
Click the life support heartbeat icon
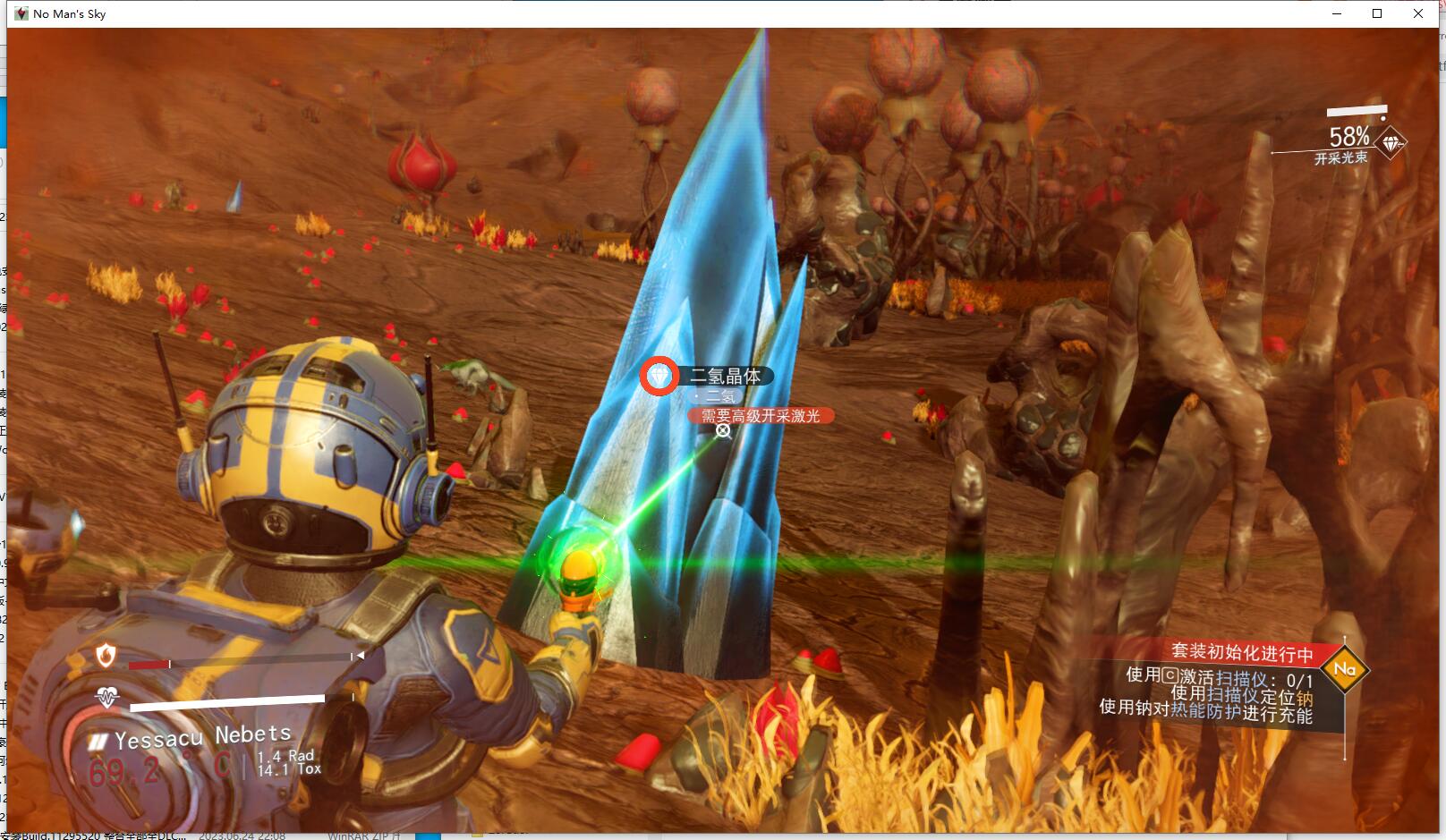point(107,697)
